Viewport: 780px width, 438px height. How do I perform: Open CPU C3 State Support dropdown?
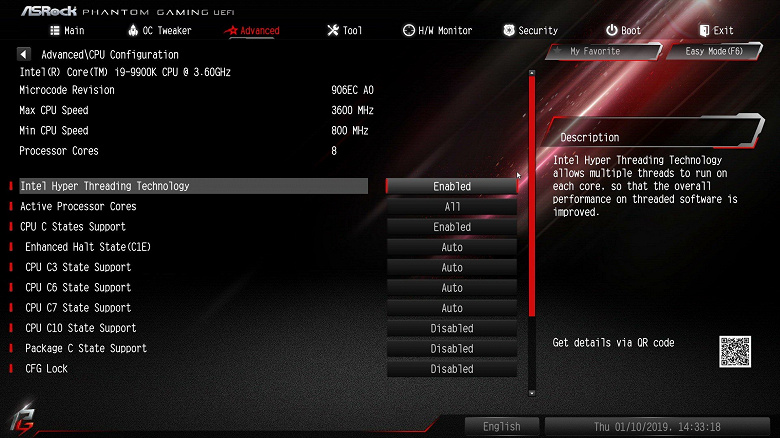point(452,268)
